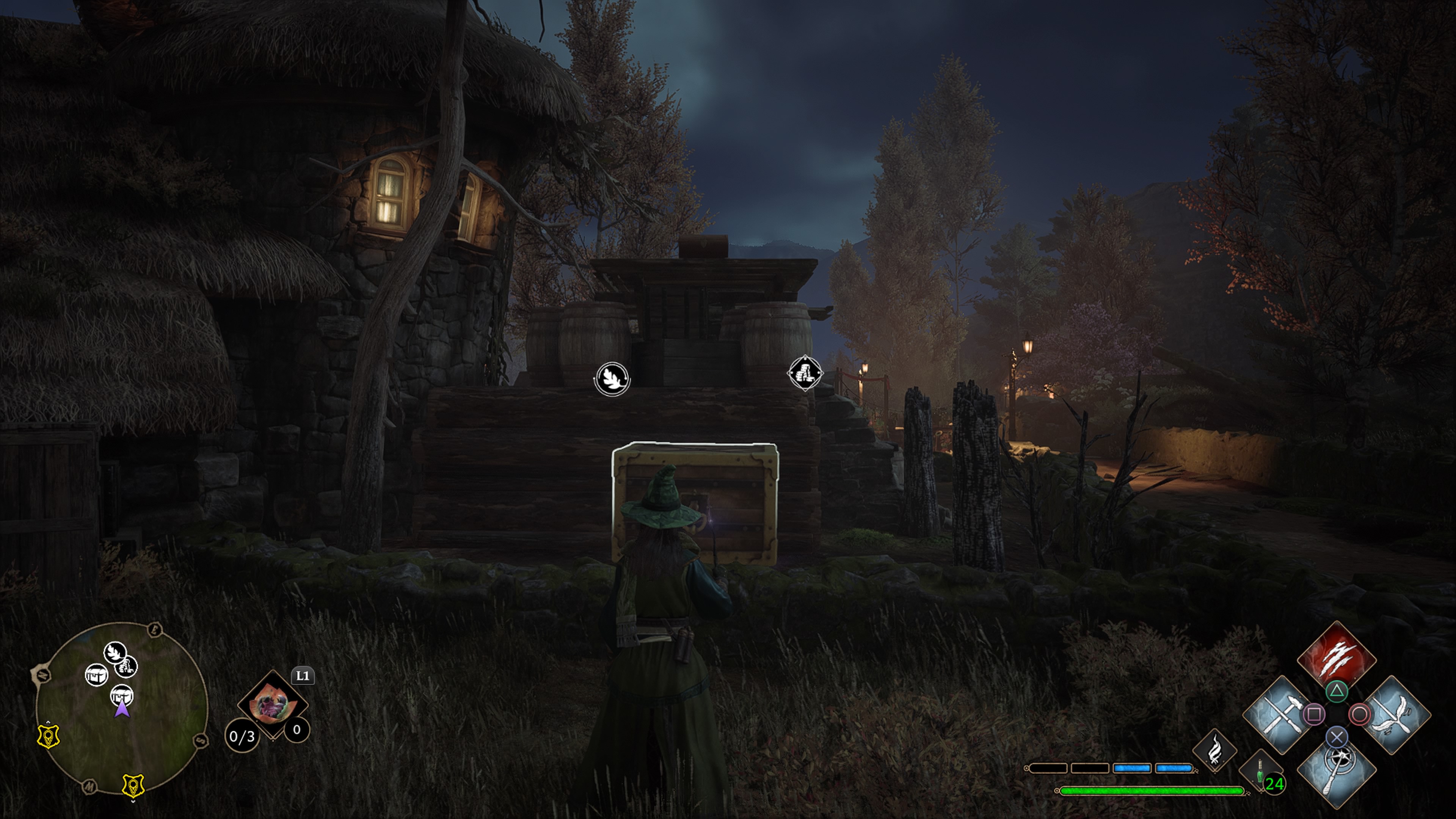Select the plant tool in the L1 slot

tap(273, 704)
